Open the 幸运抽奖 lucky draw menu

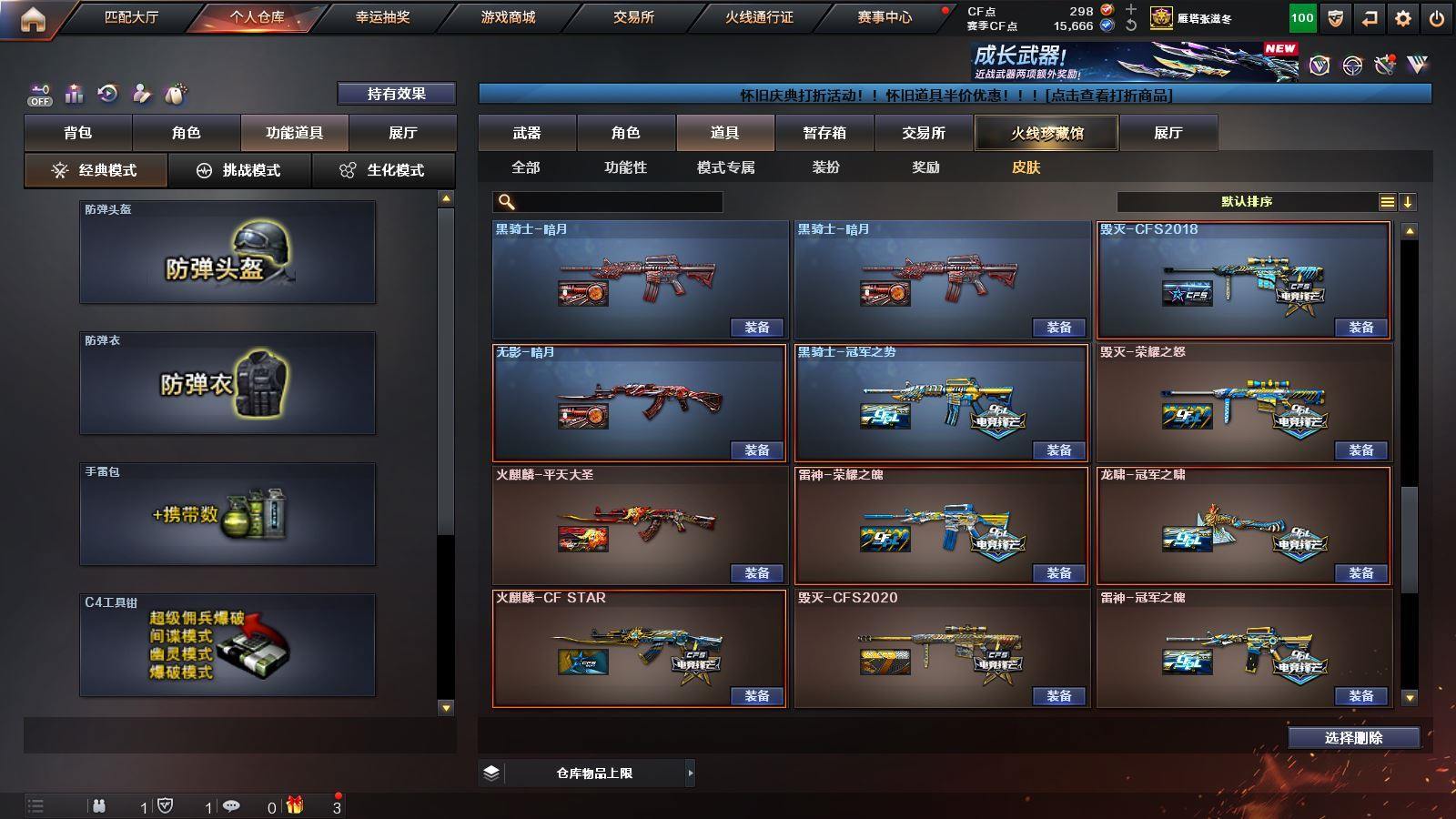(x=382, y=17)
